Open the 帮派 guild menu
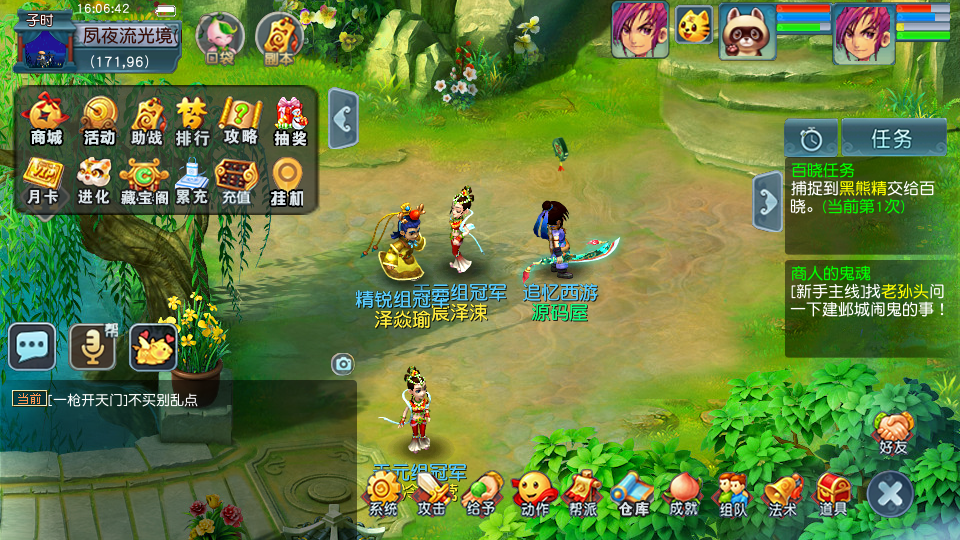960x540 pixels. click(583, 492)
